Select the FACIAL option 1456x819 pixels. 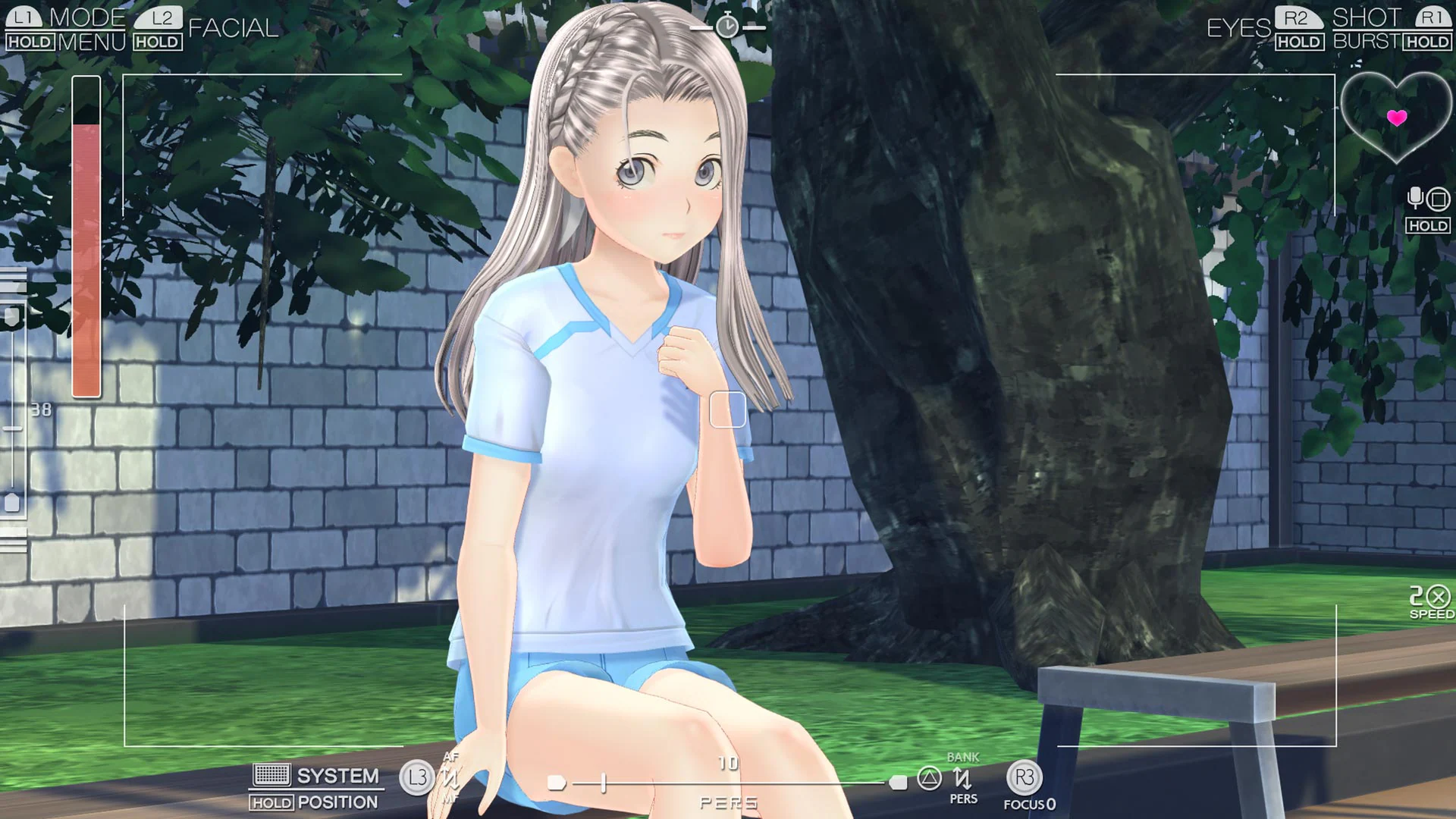pyautogui.click(x=233, y=29)
